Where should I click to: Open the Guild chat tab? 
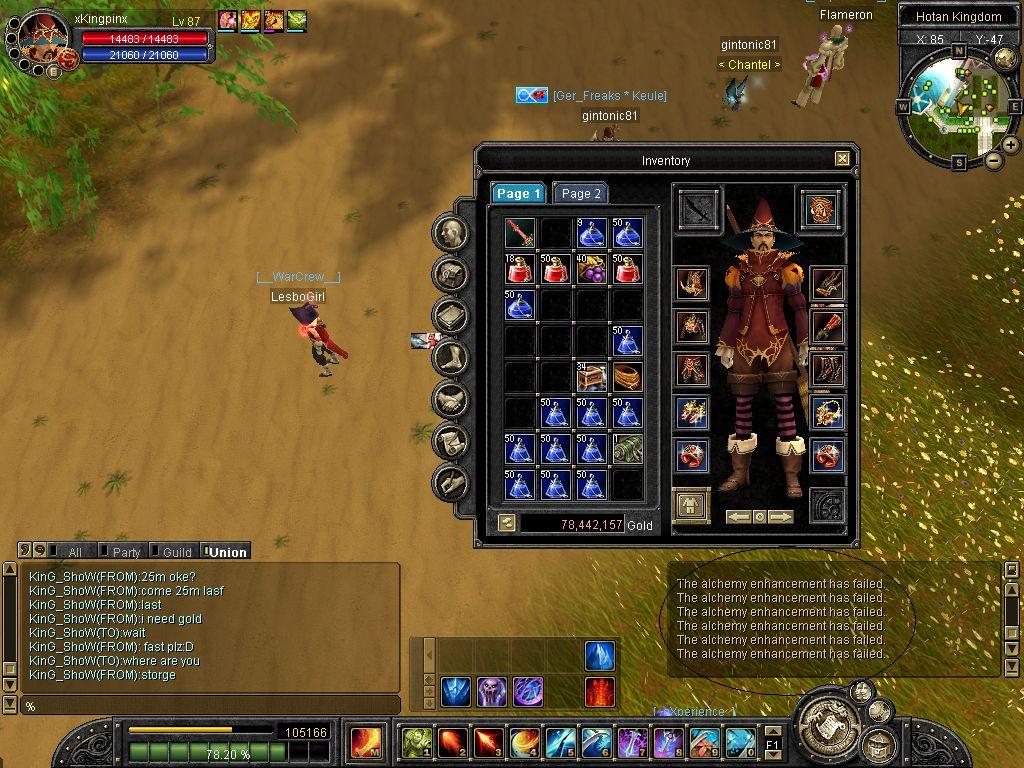pyautogui.click(x=176, y=552)
